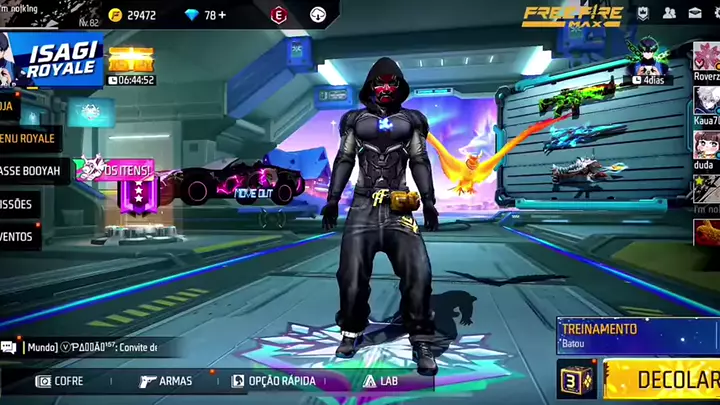Open the mail envelope icon

tap(694, 14)
